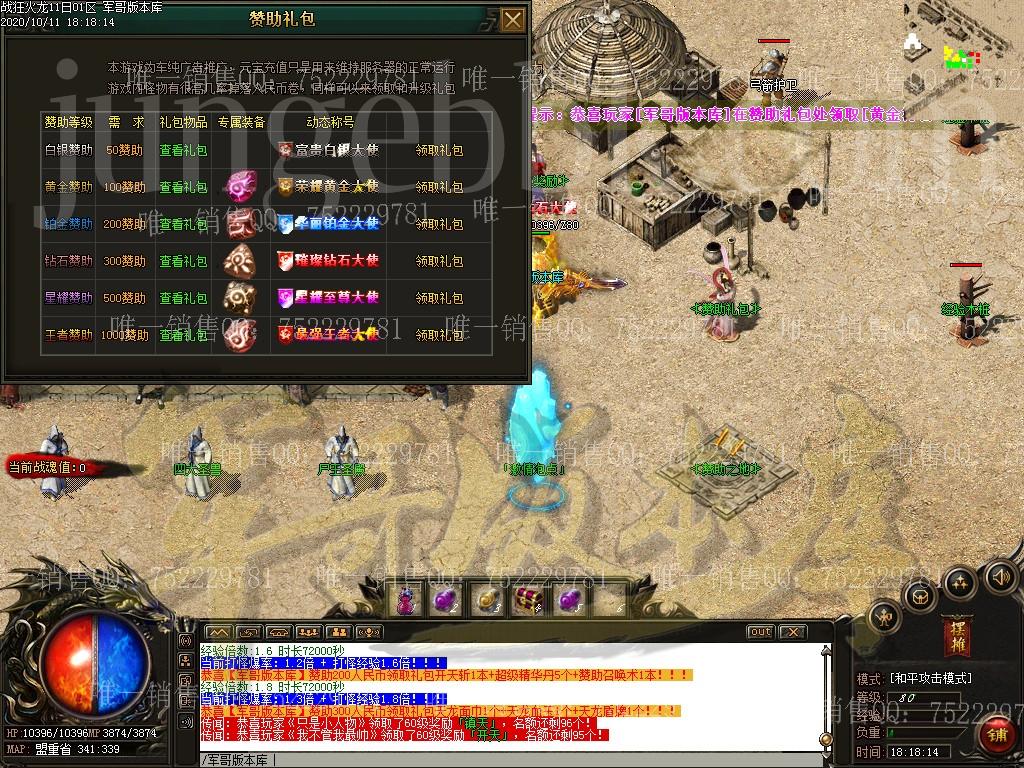View the 铂金赞助 gift contents (查看礼包)
1024x768 pixels.
pos(183,224)
